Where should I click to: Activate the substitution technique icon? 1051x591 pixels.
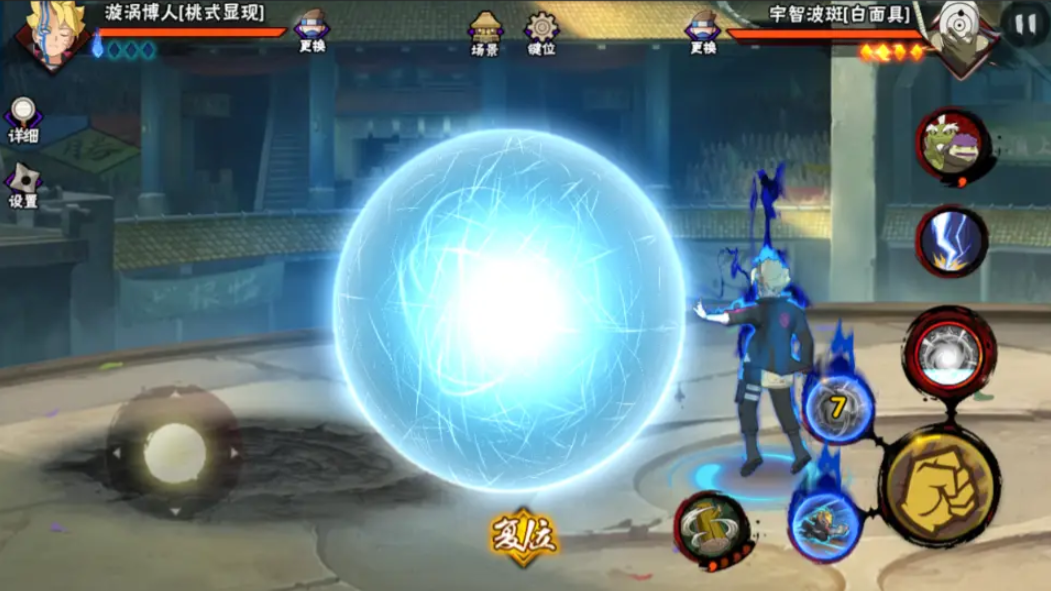click(710, 528)
